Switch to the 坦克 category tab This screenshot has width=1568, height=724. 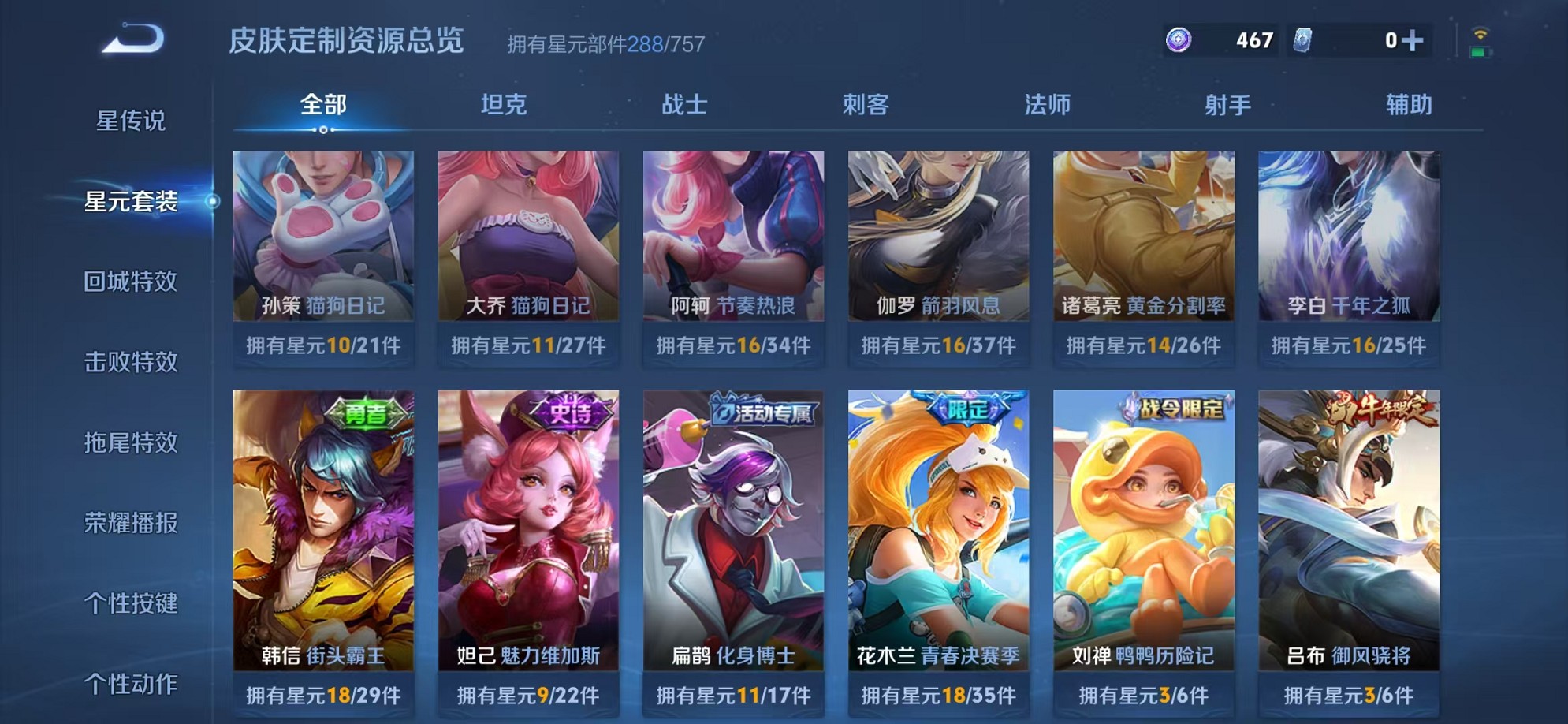click(x=501, y=103)
